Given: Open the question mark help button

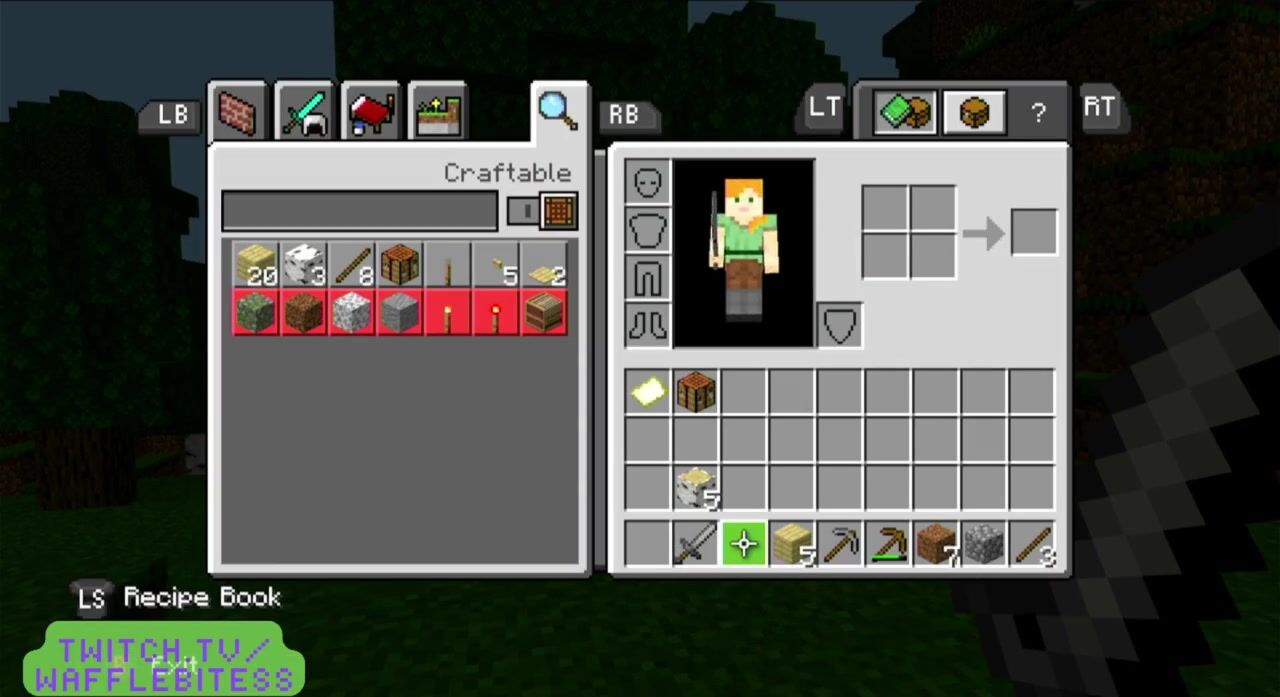Looking at the screenshot, I should [x=1038, y=113].
